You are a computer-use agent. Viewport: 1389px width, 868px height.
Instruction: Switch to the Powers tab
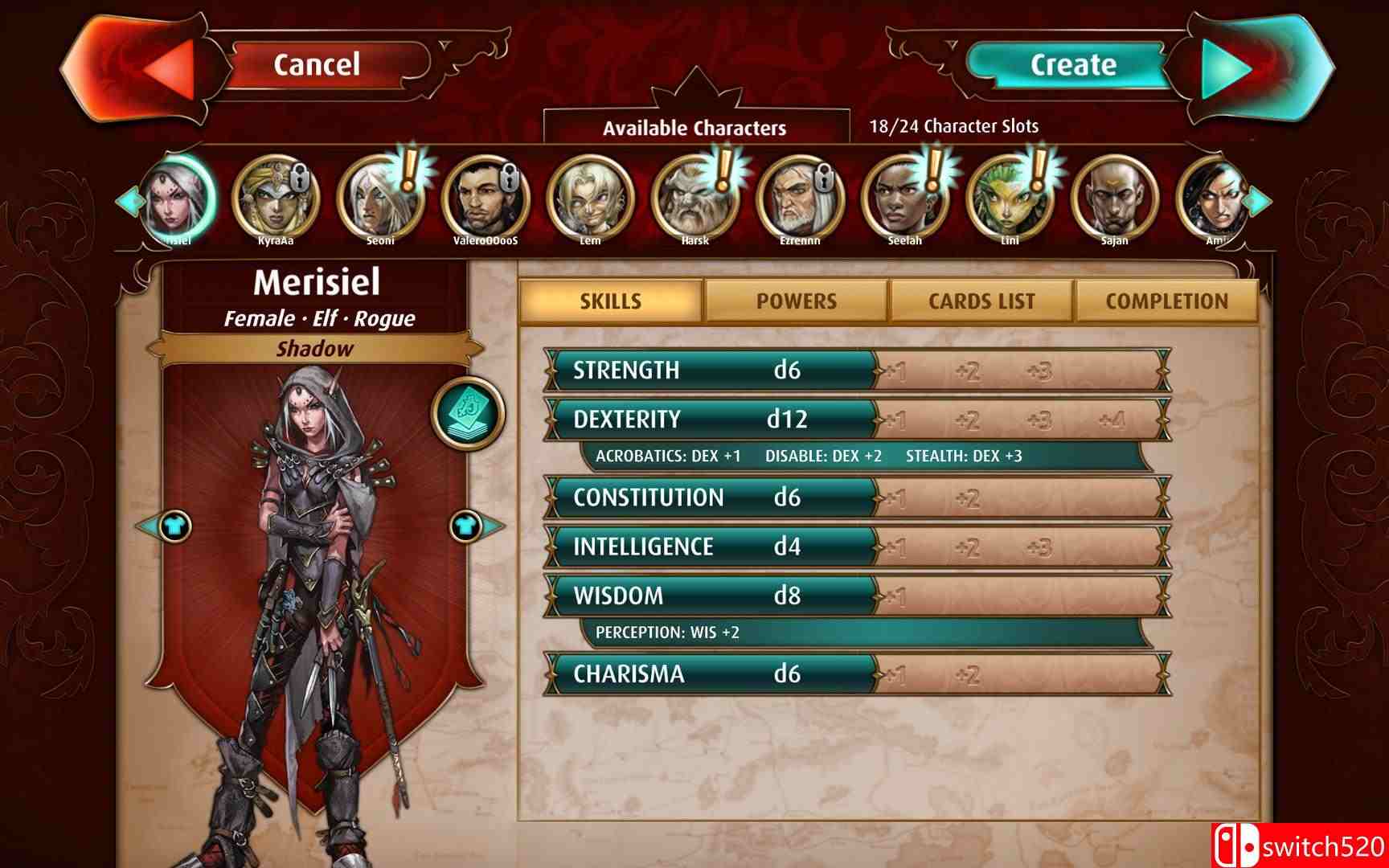click(796, 301)
